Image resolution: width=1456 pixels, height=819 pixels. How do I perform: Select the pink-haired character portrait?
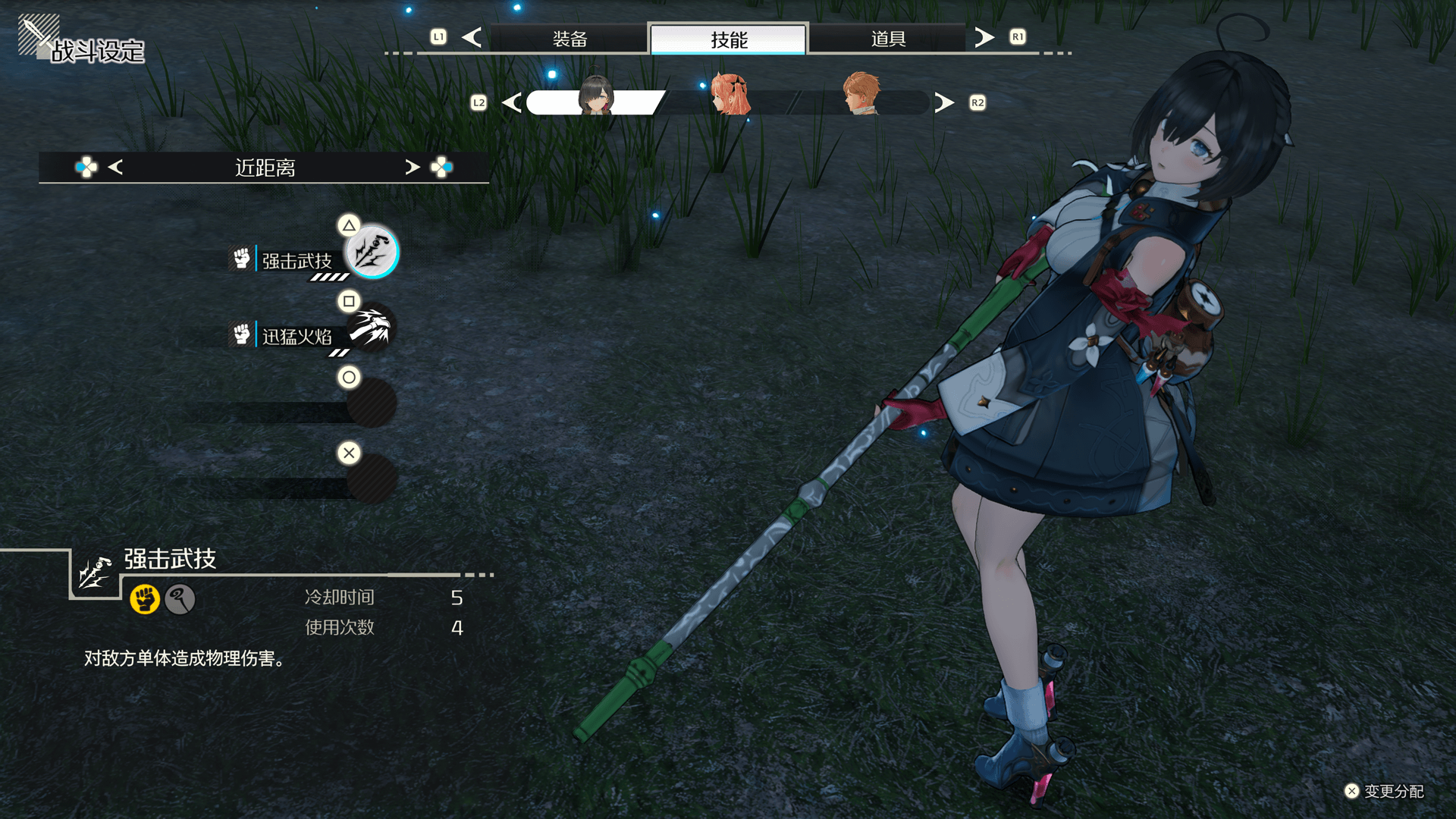[x=730, y=96]
